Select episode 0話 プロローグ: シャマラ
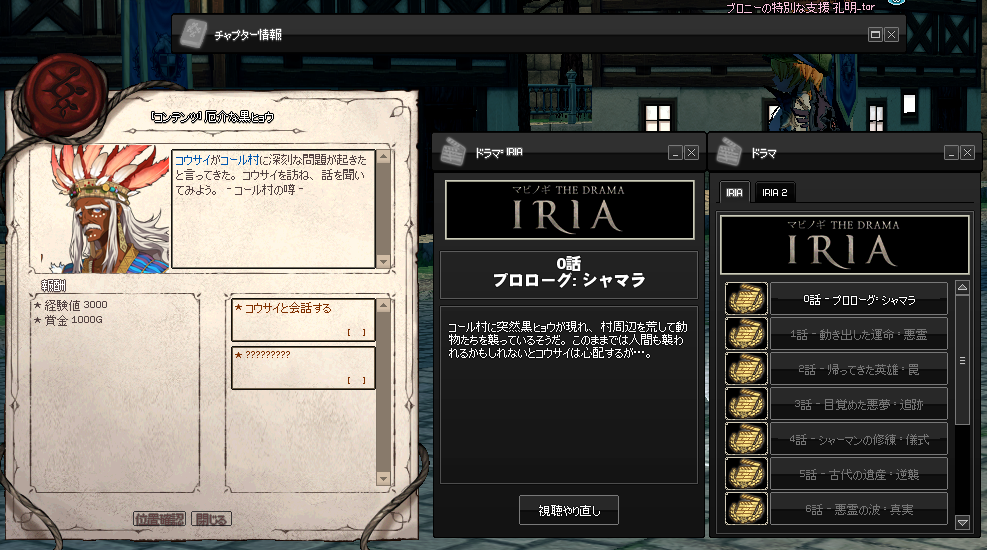This screenshot has height=550, width=987. click(x=859, y=299)
